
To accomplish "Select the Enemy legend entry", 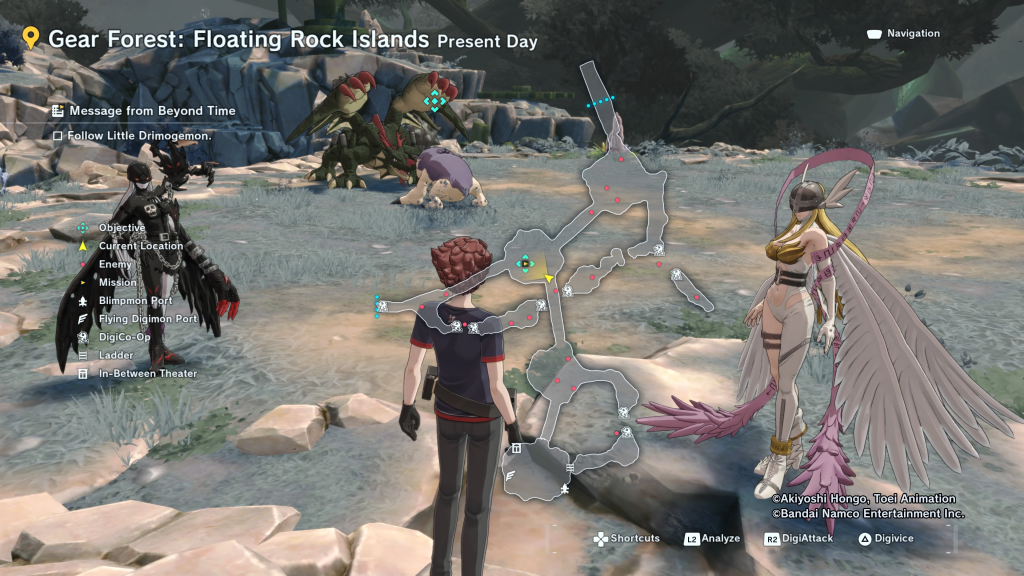I will coord(114,264).
